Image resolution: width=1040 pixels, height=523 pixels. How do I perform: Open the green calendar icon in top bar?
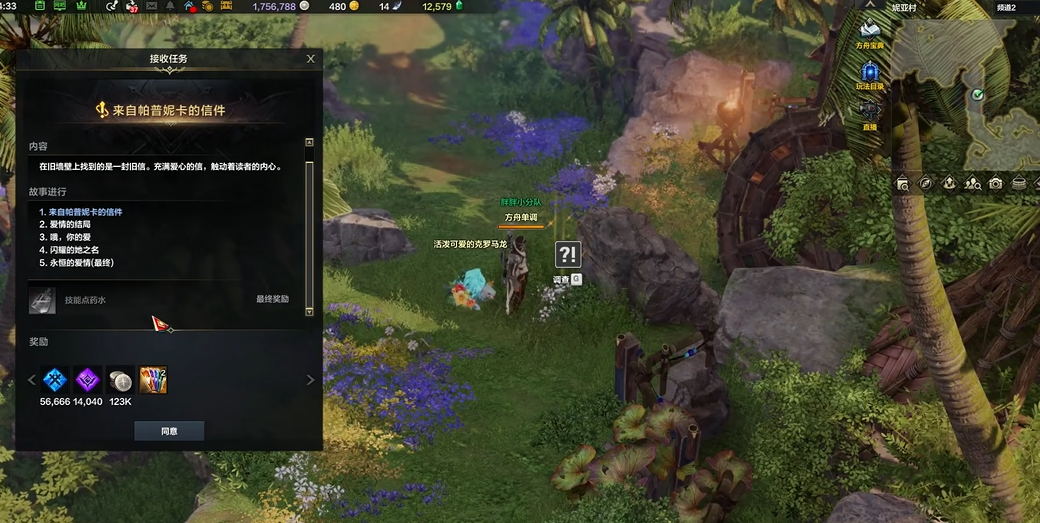[x=39, y=7]
